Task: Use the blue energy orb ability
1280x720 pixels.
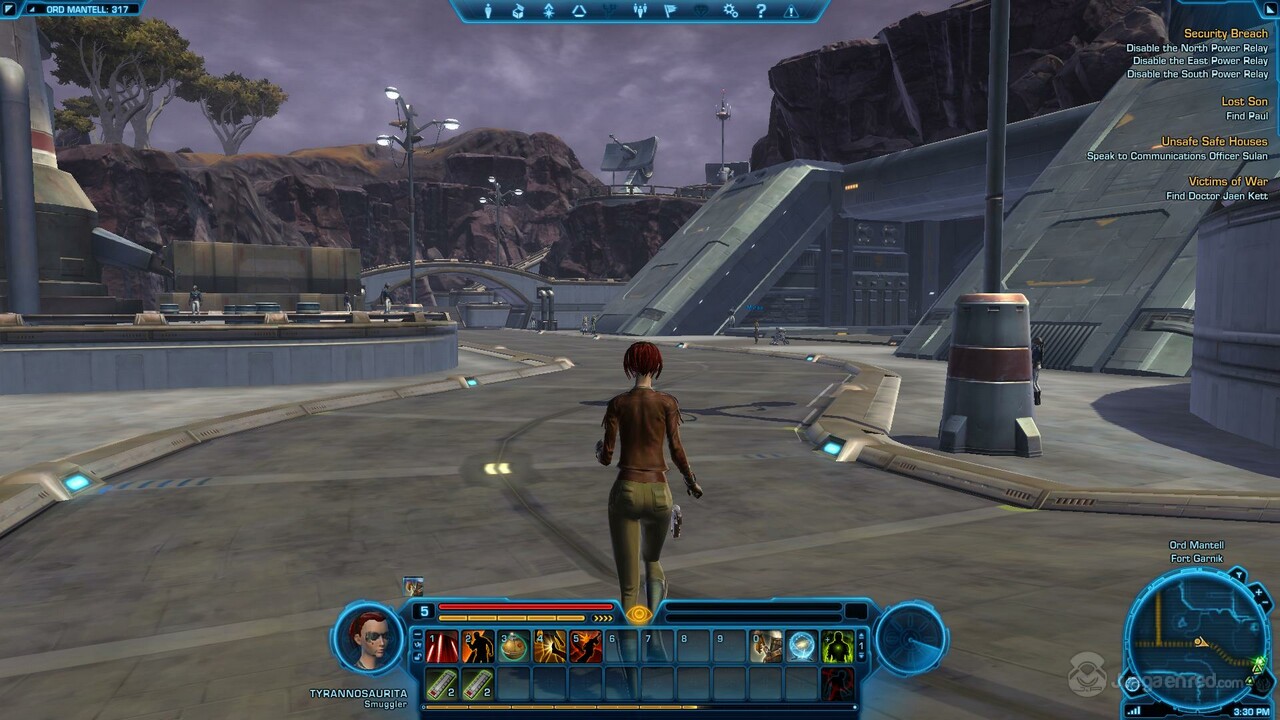Action: click(x=802, y=647)
